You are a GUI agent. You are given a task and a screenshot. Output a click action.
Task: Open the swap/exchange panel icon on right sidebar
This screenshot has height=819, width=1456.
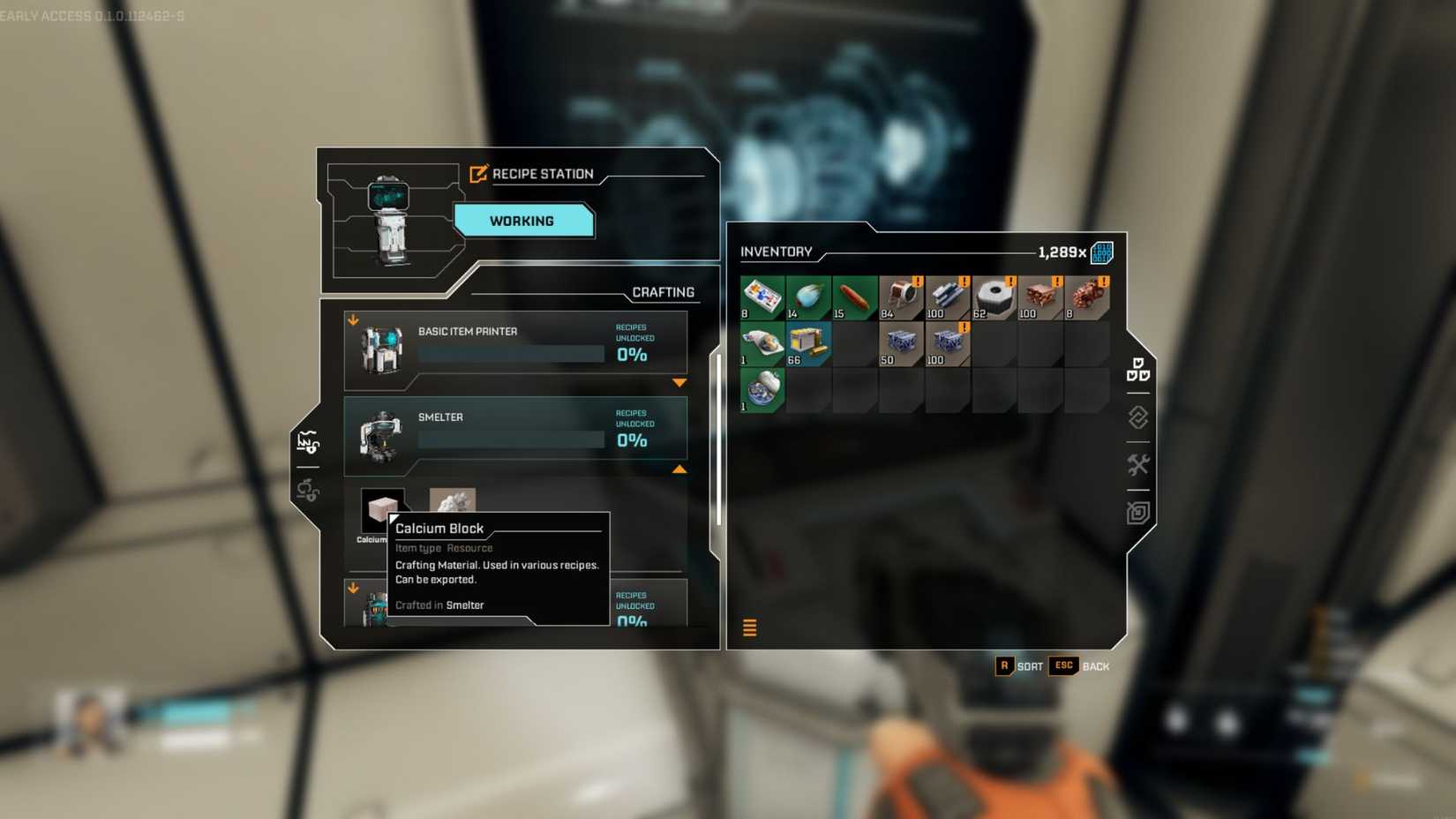pos(1137,418)
